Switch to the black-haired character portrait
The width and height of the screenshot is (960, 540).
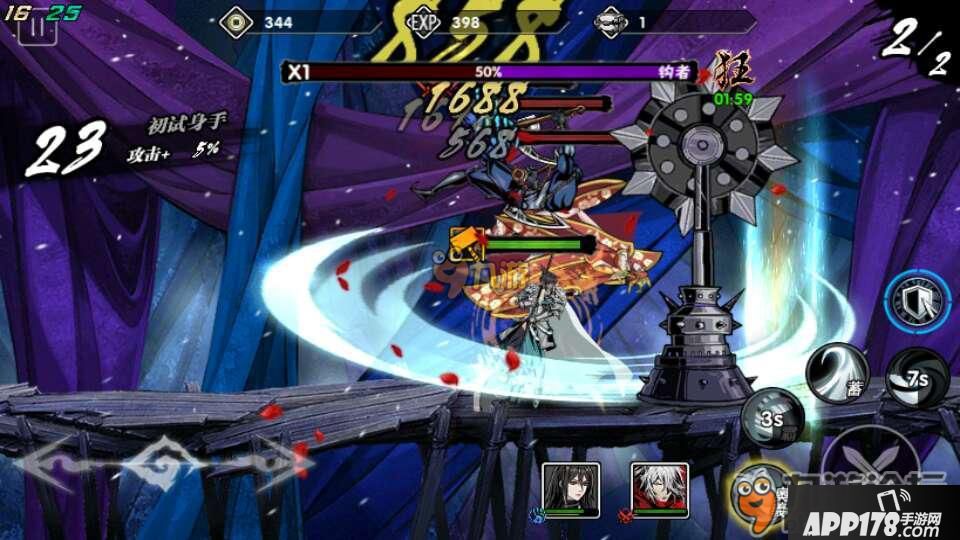coord(571,490)
